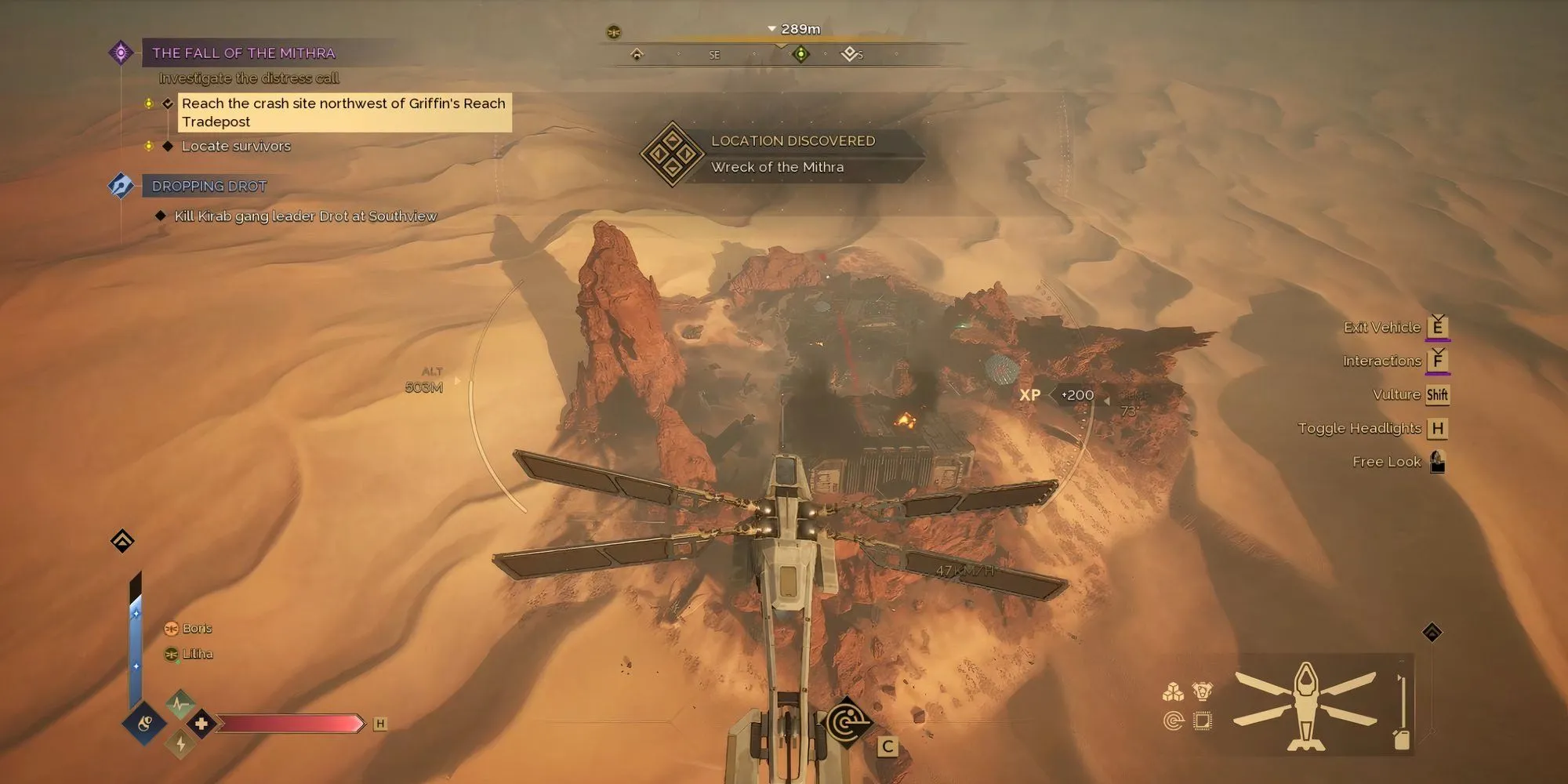Activate the vehicle scanner radar icon
Screen dimensions: 1568x784
(848, 722)
